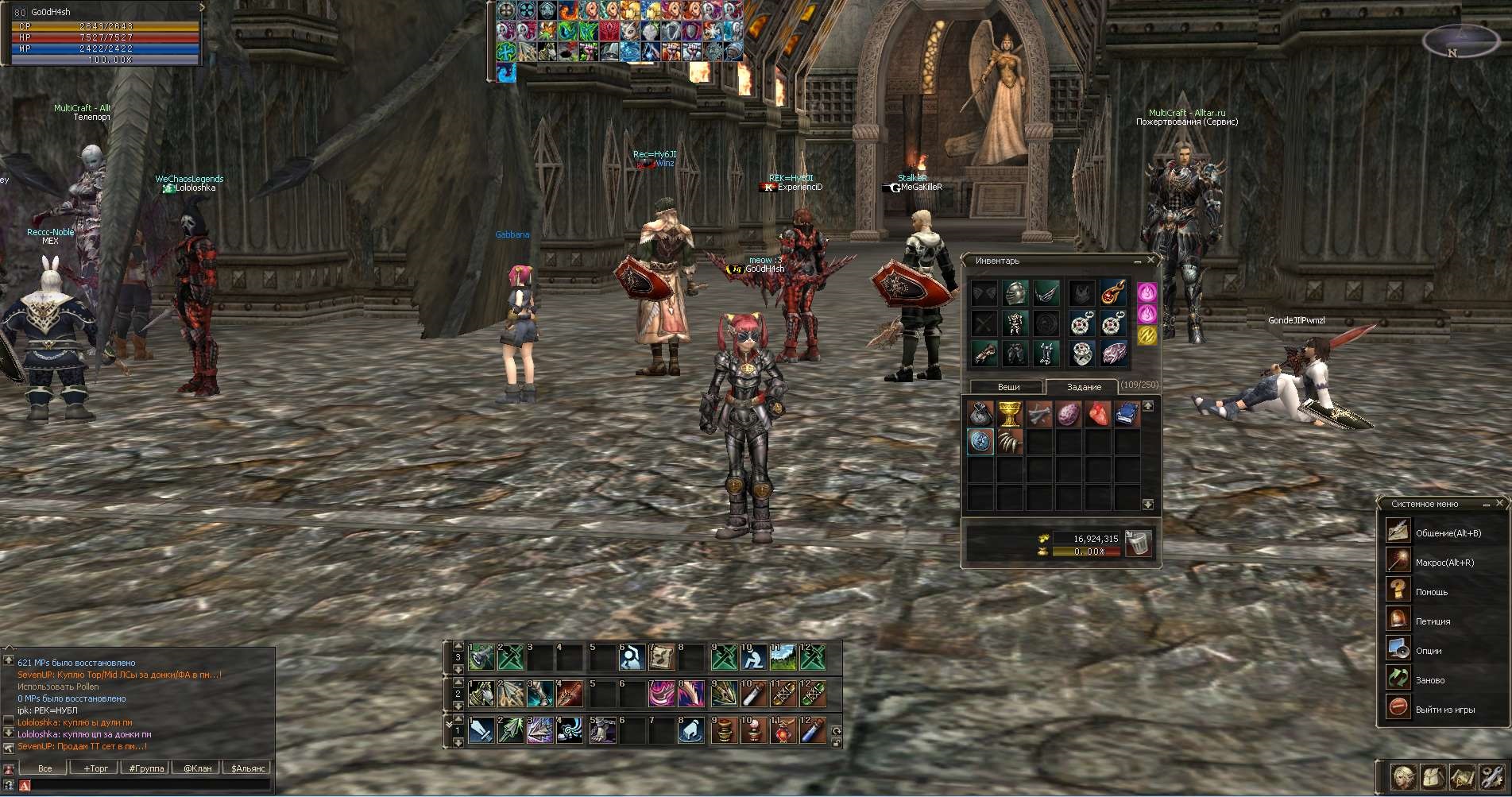Viewport: 1512px width, 797px height.
Task: Use the blue mana potion hotbar slot
Action: click(x=812, y=730)
